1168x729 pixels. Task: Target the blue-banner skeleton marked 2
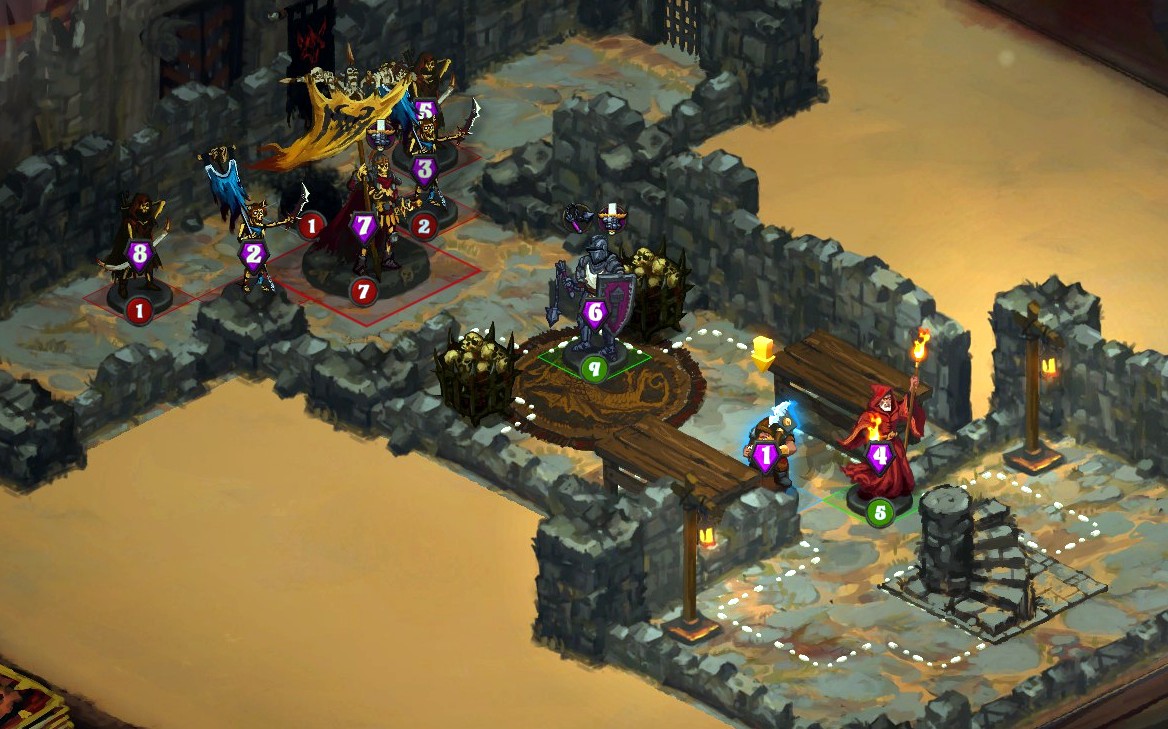tap(254, 245)
